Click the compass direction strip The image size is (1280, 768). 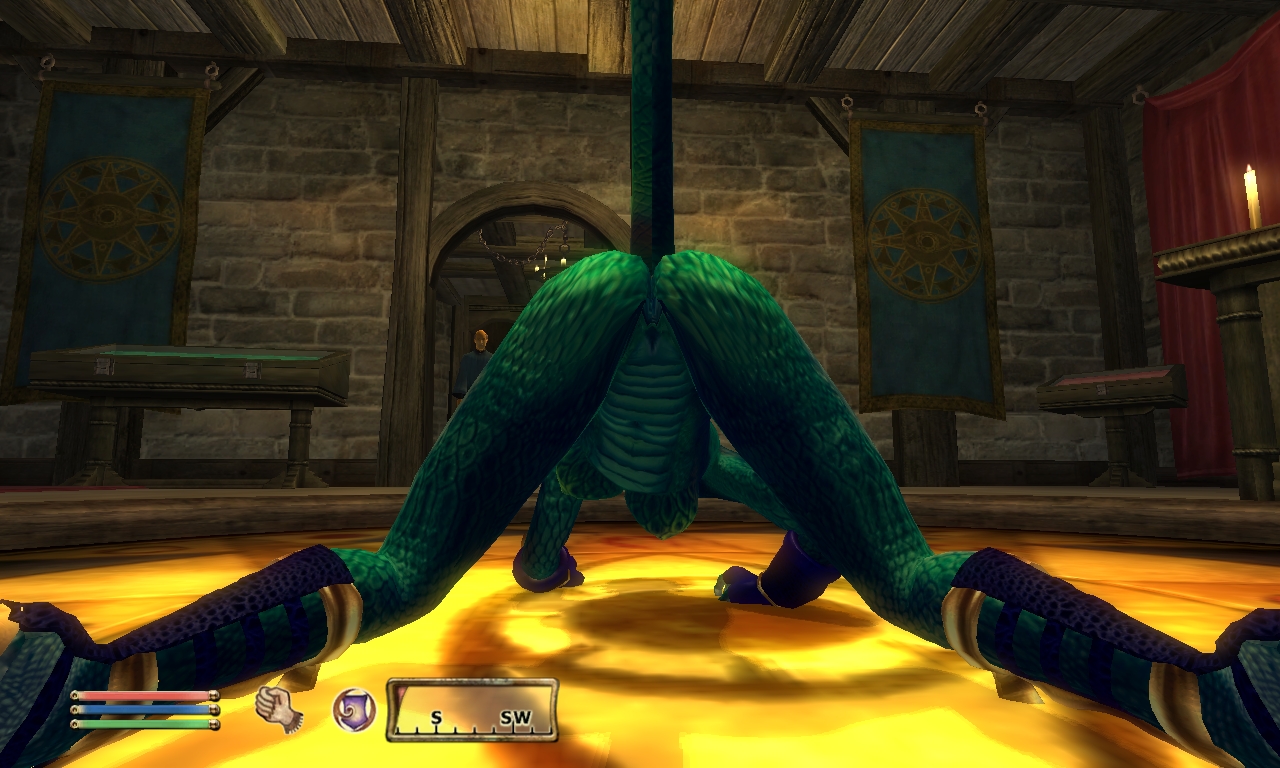[x=472, y=711]
